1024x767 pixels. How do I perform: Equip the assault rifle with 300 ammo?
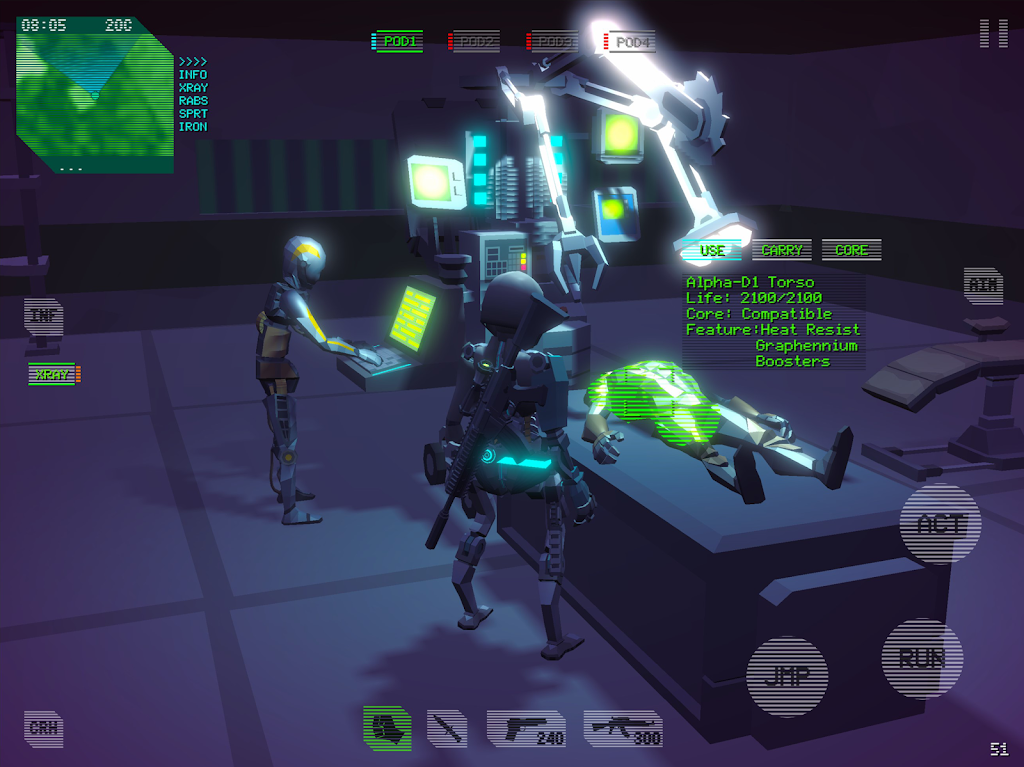click(x=622, y=728)
